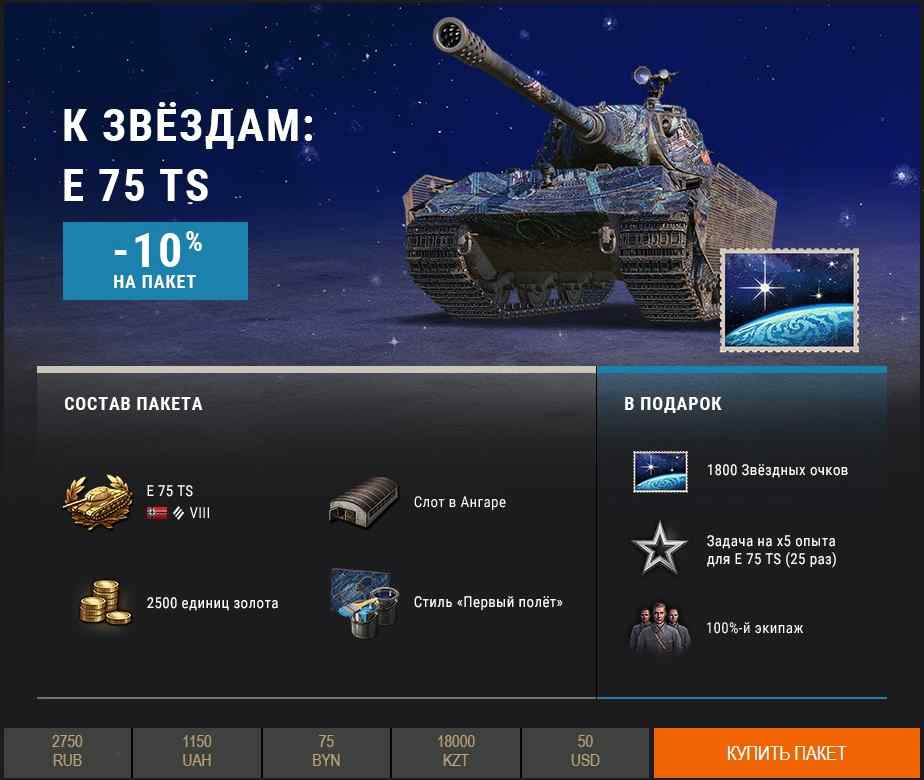Click the 2500 gold coins icon
Viewport: 924px width, 780px height.
pos(104,602)
